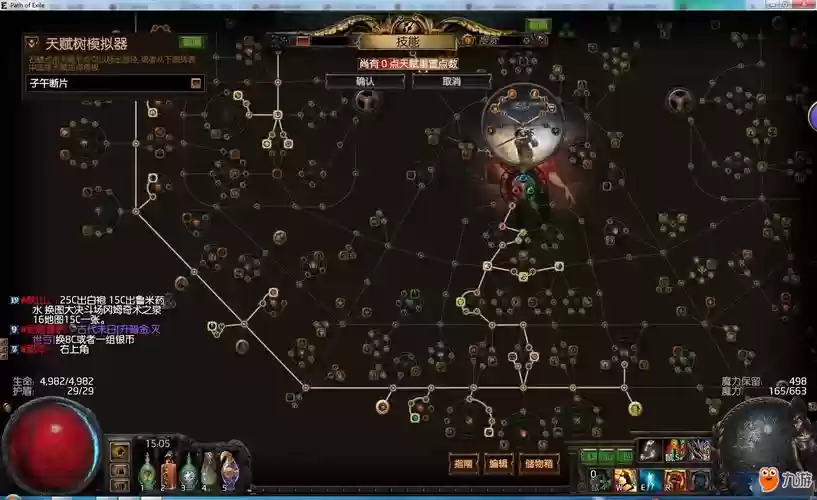817x500 pixels.
Task: Click the 编辑 edit button
Action: (x=497, y=464)
